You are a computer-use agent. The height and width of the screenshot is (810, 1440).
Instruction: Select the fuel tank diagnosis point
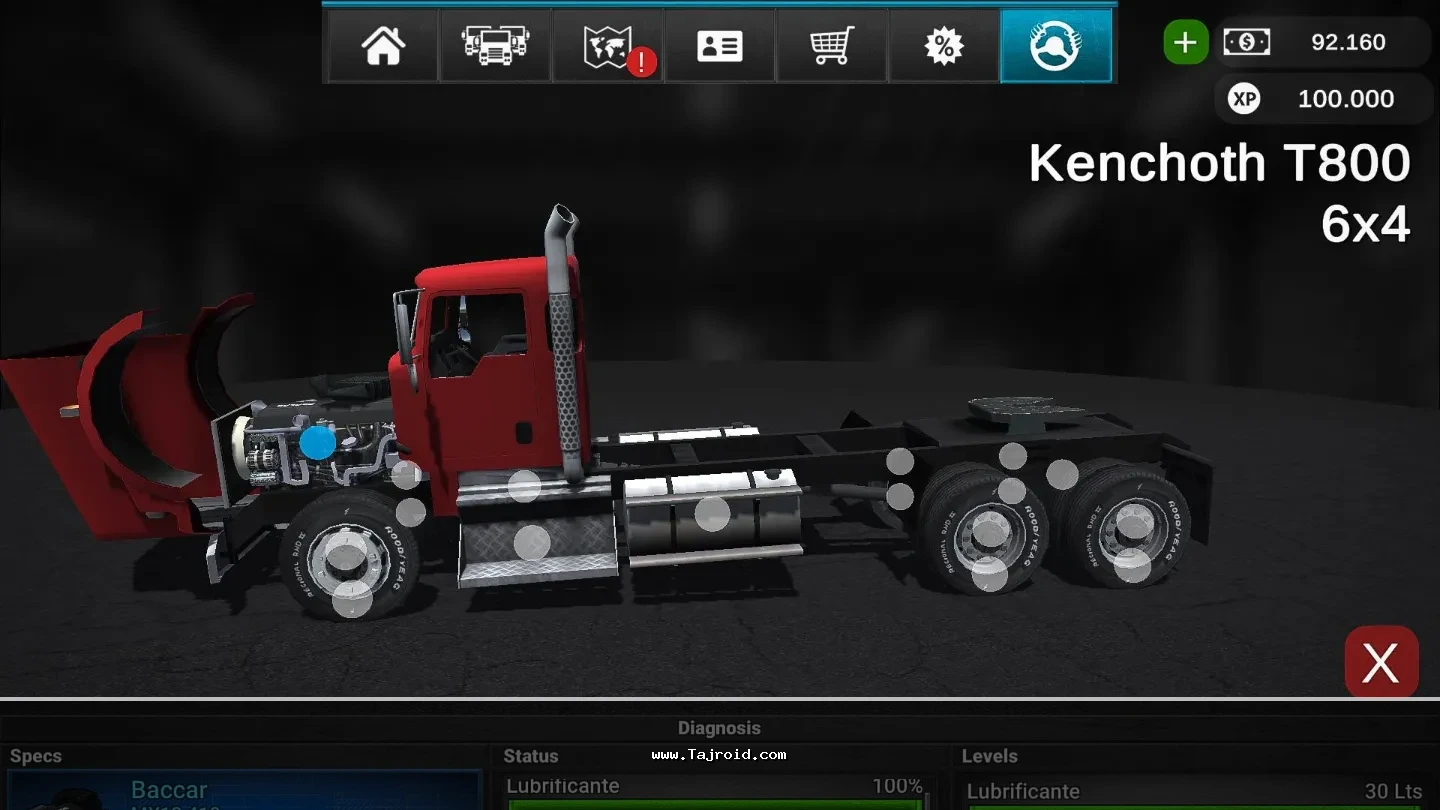(712, 514)
